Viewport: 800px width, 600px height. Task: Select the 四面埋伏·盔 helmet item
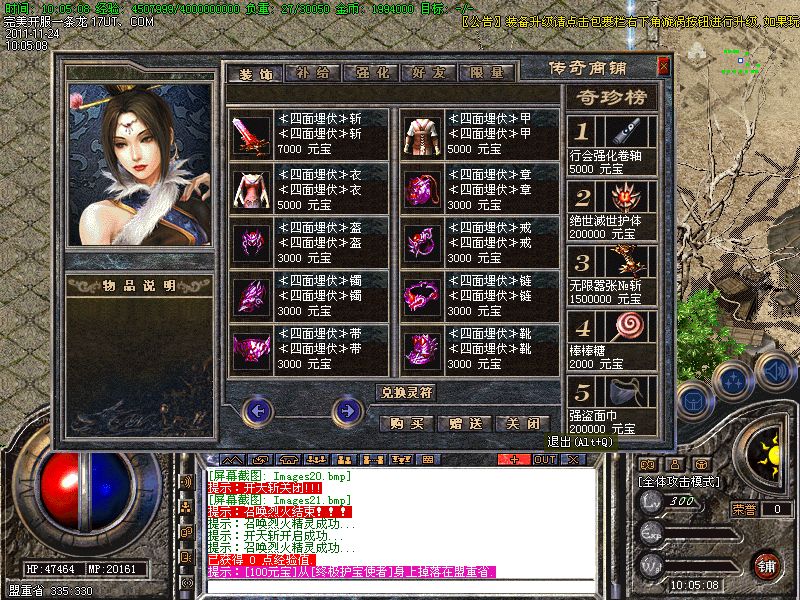[250, 241]
